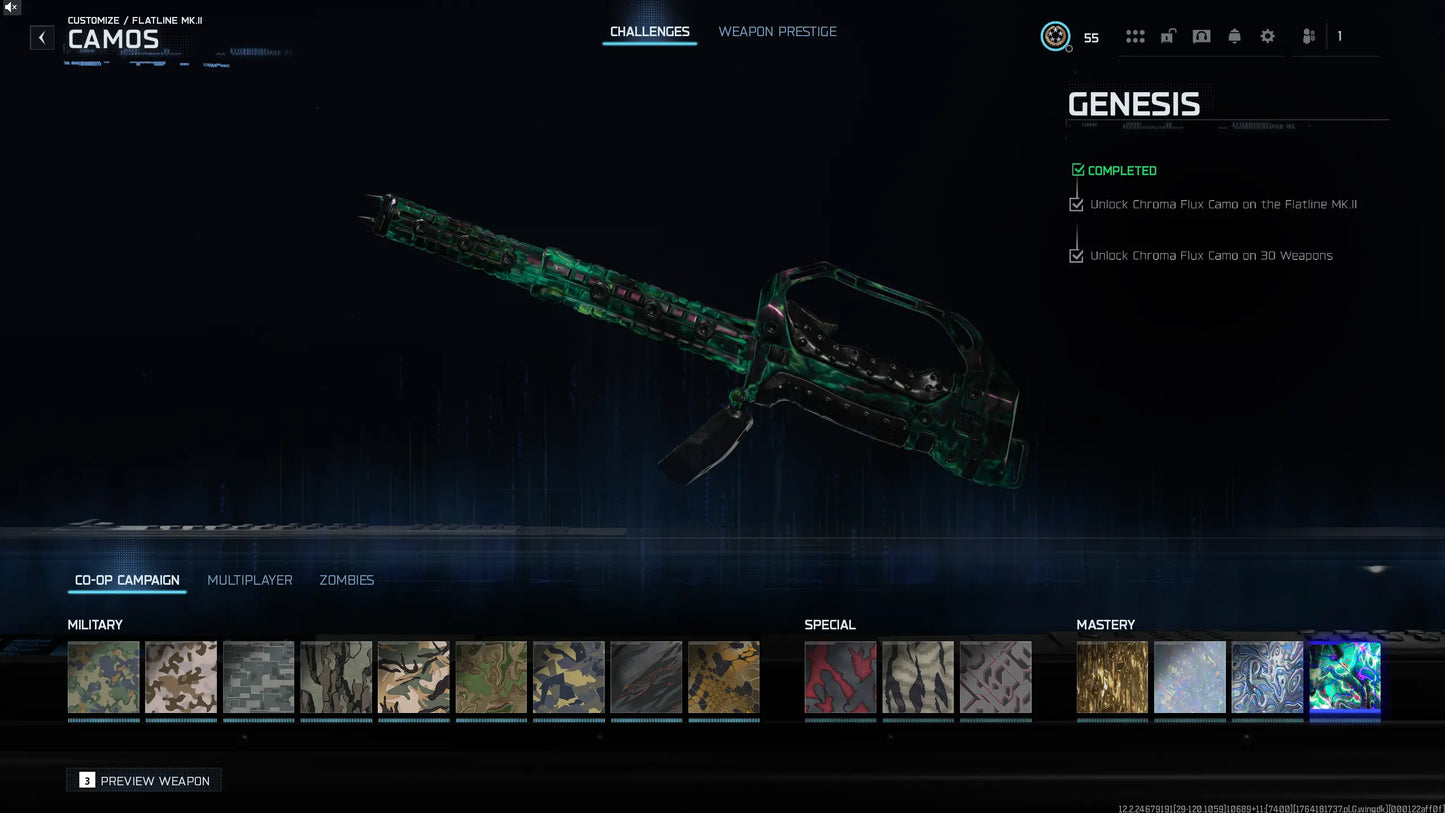Image resolution: width=1445 pixels, height=813 pixels.
Task: Open the notifications bell icon
Action: point(1234,36)
